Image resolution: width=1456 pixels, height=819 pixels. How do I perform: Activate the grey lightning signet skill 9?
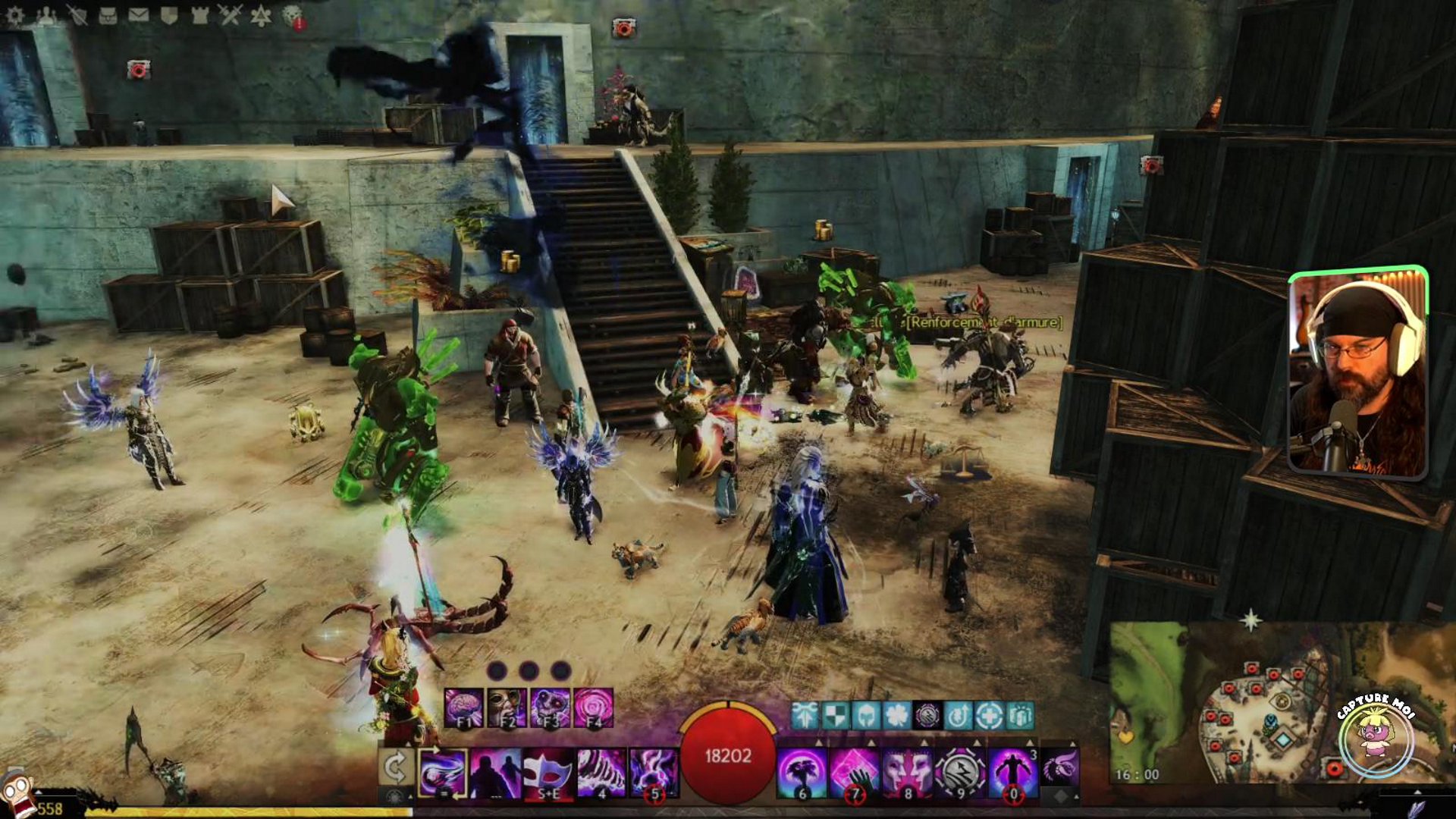(x=959, y=773)
